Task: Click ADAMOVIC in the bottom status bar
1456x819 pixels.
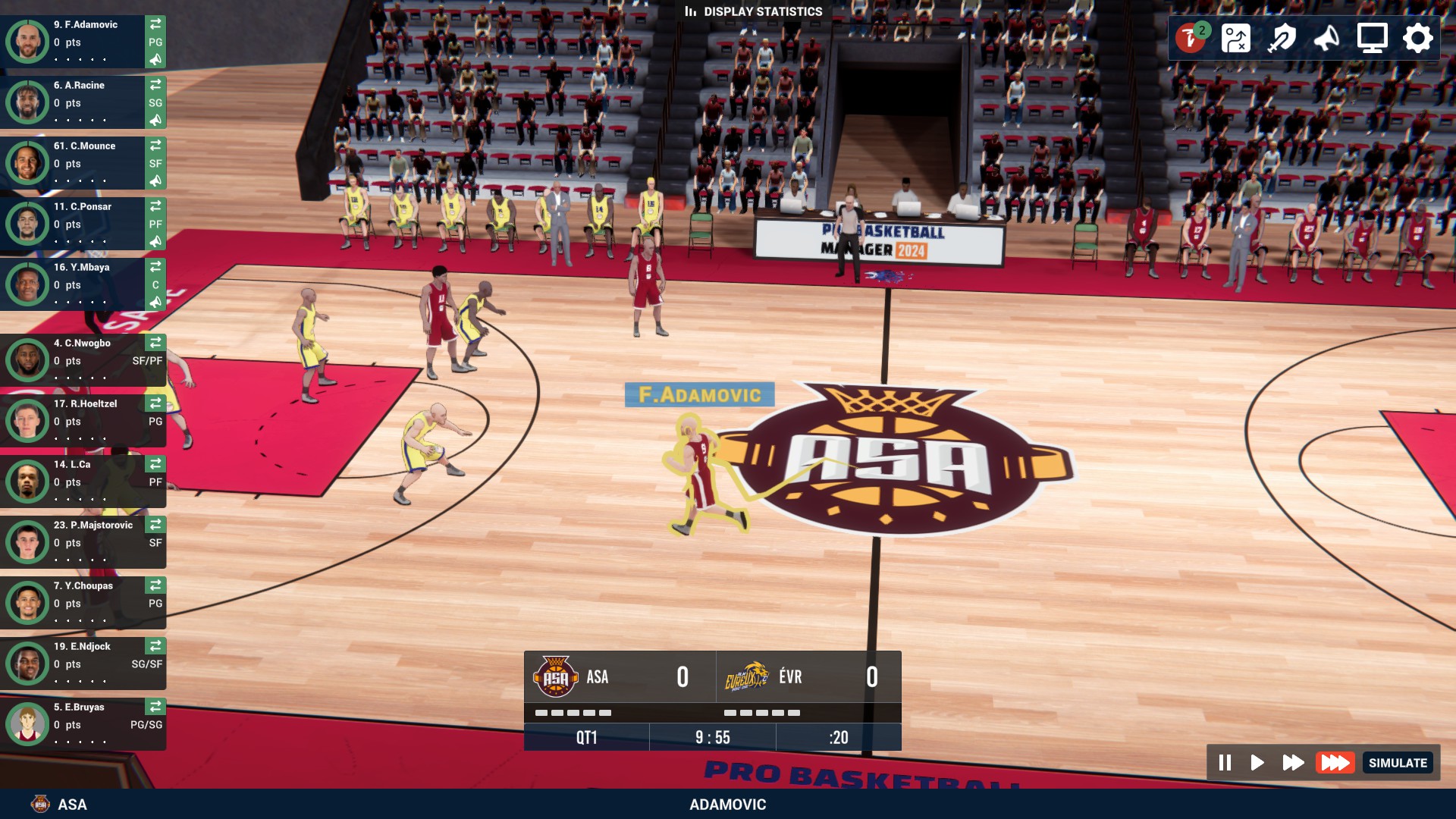Action: click(727, 805)
